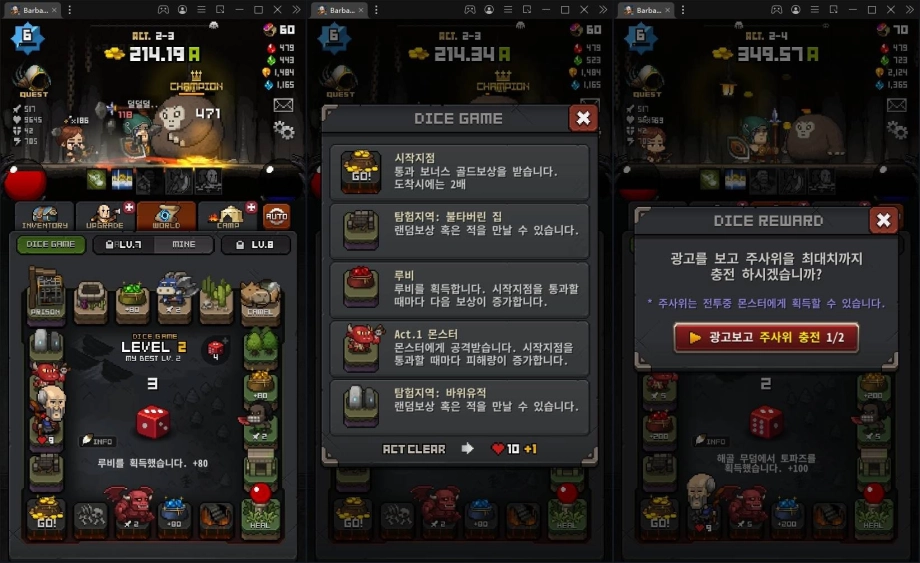Open the Inventory tab
Screen dimensions: 920x563
[x=44, y=216]
